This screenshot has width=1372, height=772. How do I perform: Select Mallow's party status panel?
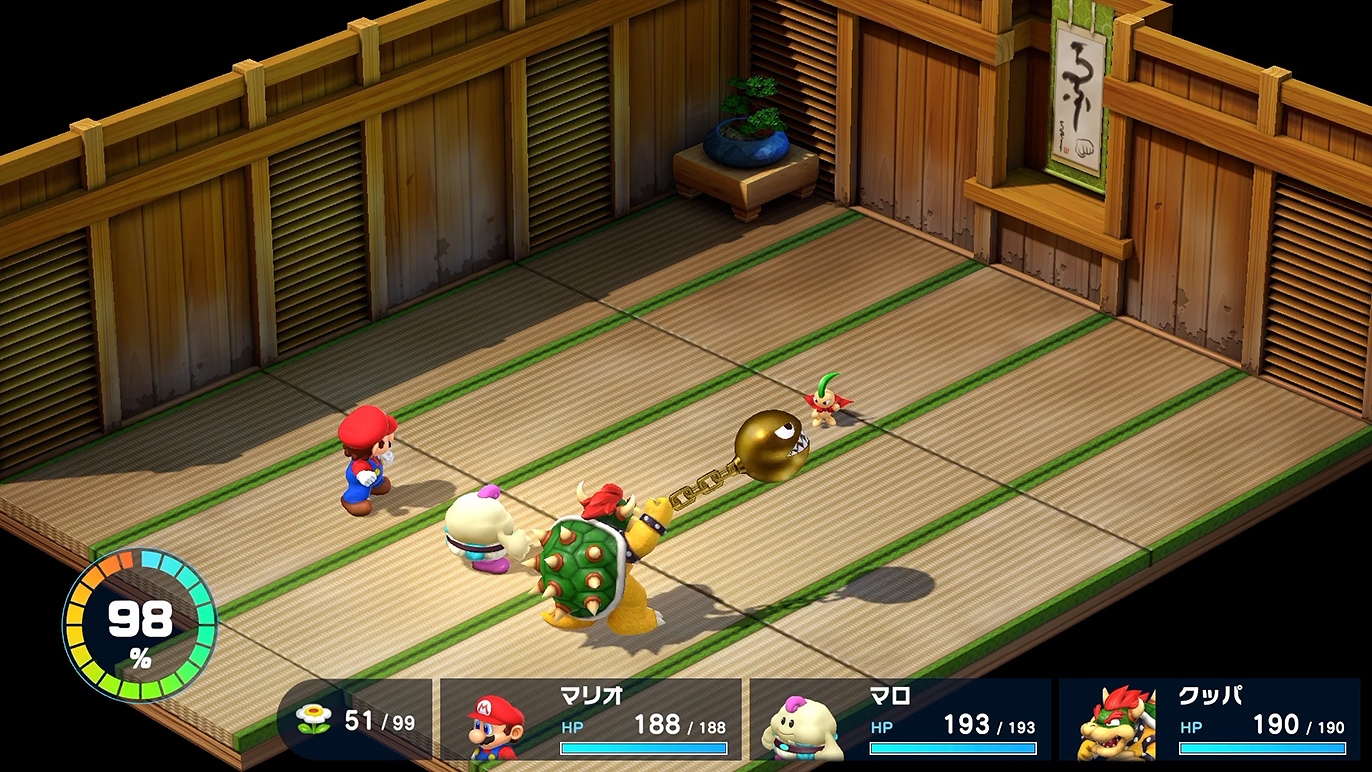pyautogui.click(x=900, y=720)
